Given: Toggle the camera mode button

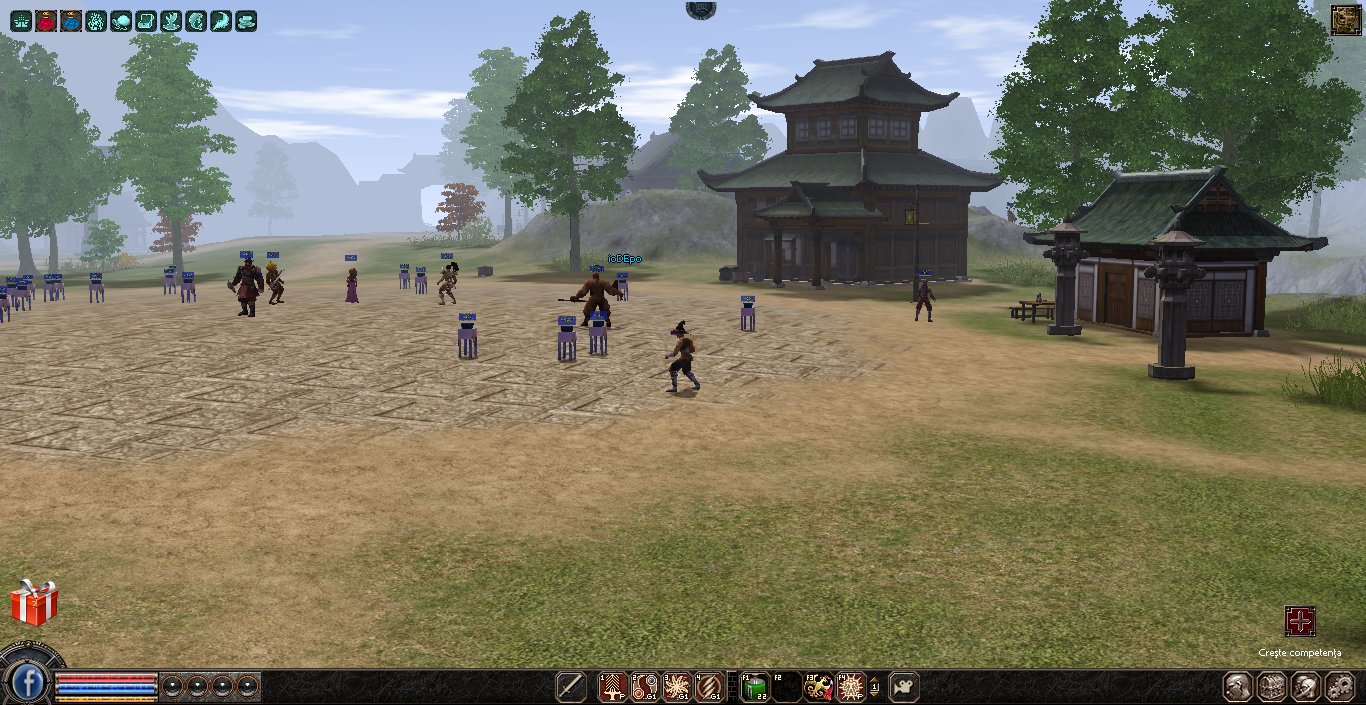Looking at the screenshot, I should pyautogui.click(x=904, y=687).
